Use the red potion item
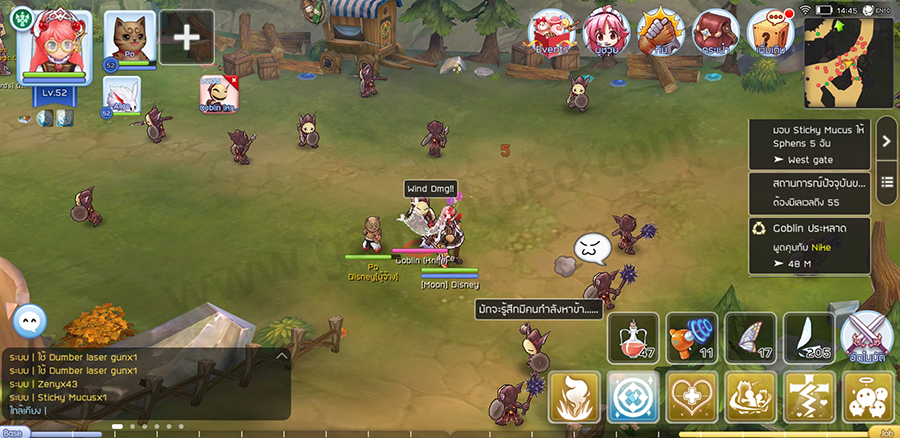 (634, 338)
